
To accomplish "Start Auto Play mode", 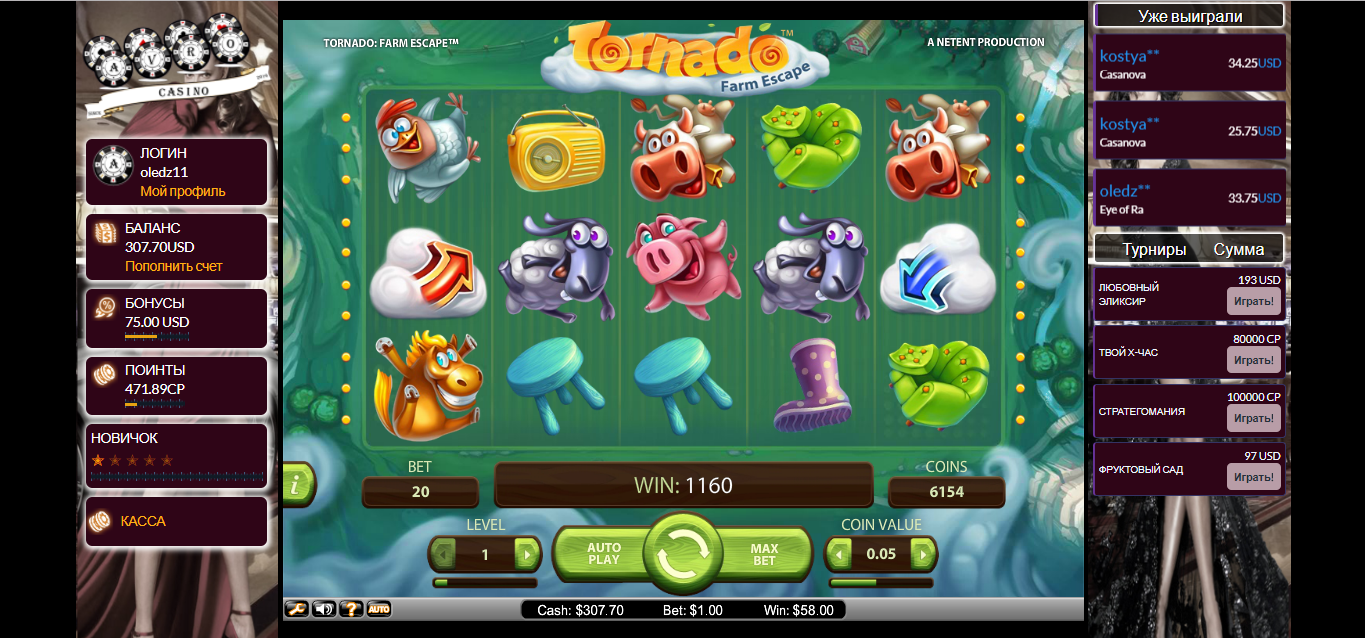I will pyautogui.click(x=604, y=553).
